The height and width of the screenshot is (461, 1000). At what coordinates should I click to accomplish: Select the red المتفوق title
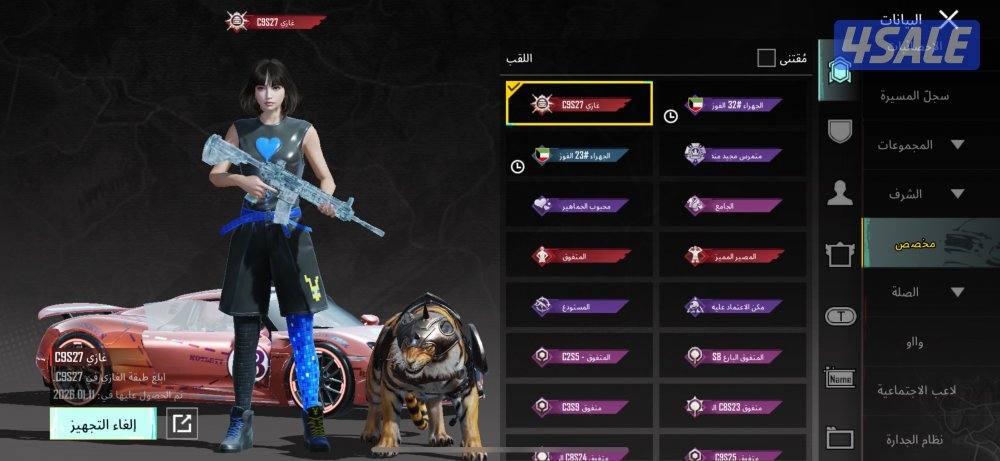(x=580, y=256)
